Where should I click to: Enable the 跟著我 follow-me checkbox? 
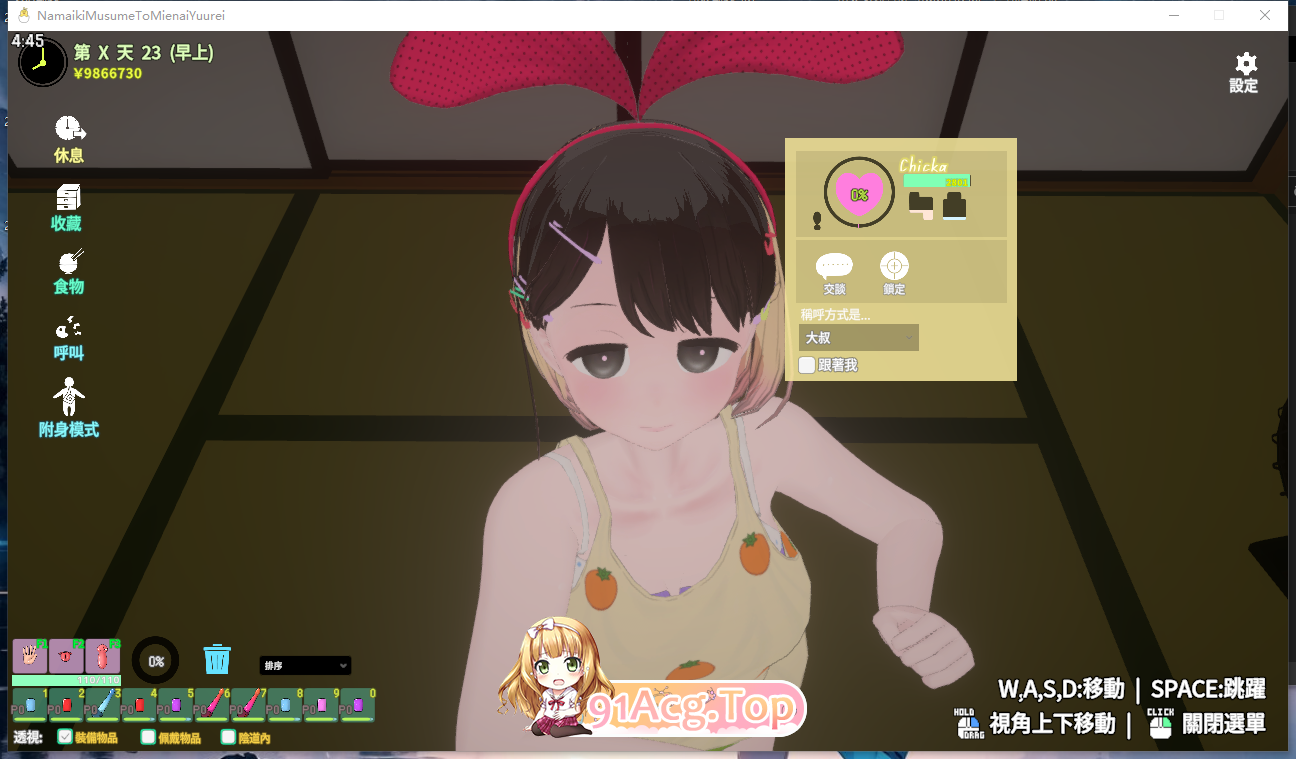[x=807, y=365]
